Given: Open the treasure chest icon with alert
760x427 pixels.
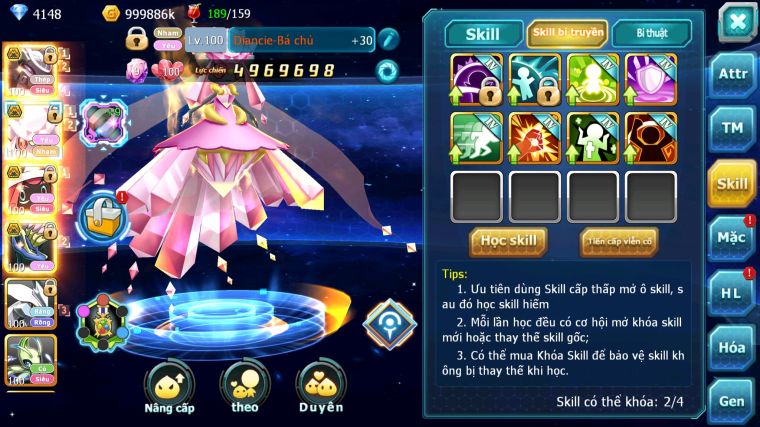Looking at the screenshot, I should (x=101, y=216).
